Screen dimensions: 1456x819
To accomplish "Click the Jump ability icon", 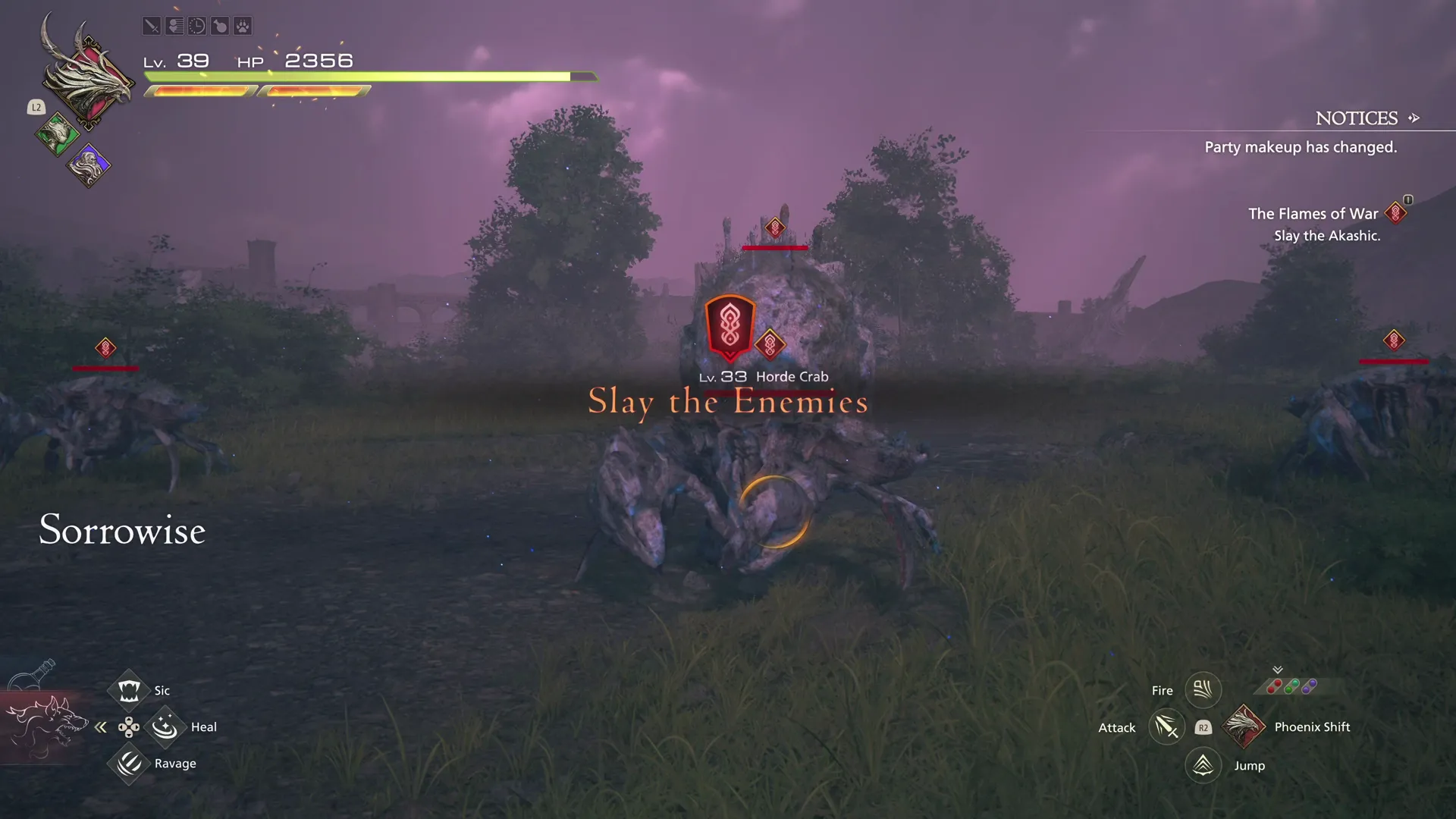I will [1203, 765].
